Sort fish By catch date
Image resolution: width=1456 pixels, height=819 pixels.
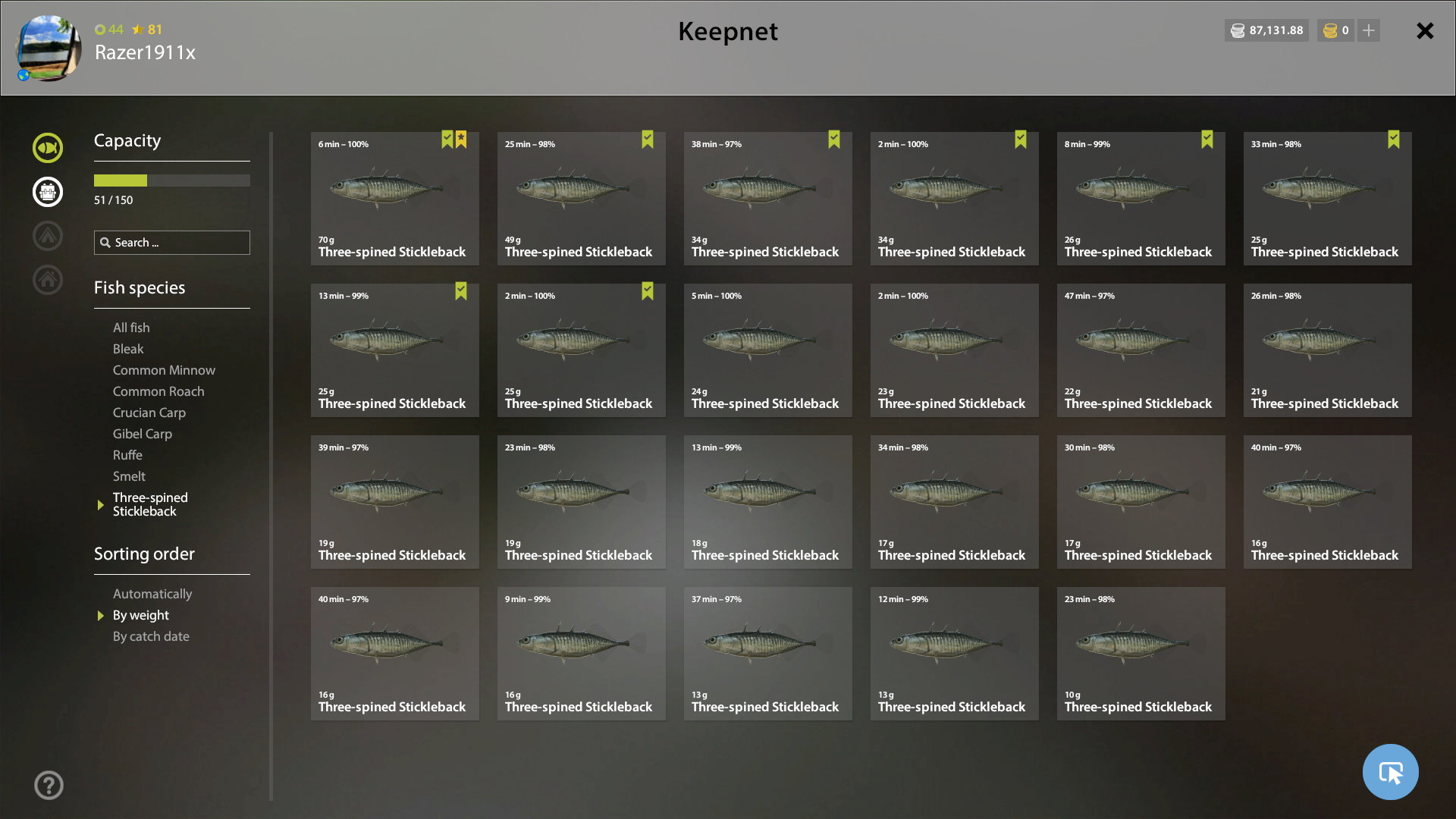point(151,636)
